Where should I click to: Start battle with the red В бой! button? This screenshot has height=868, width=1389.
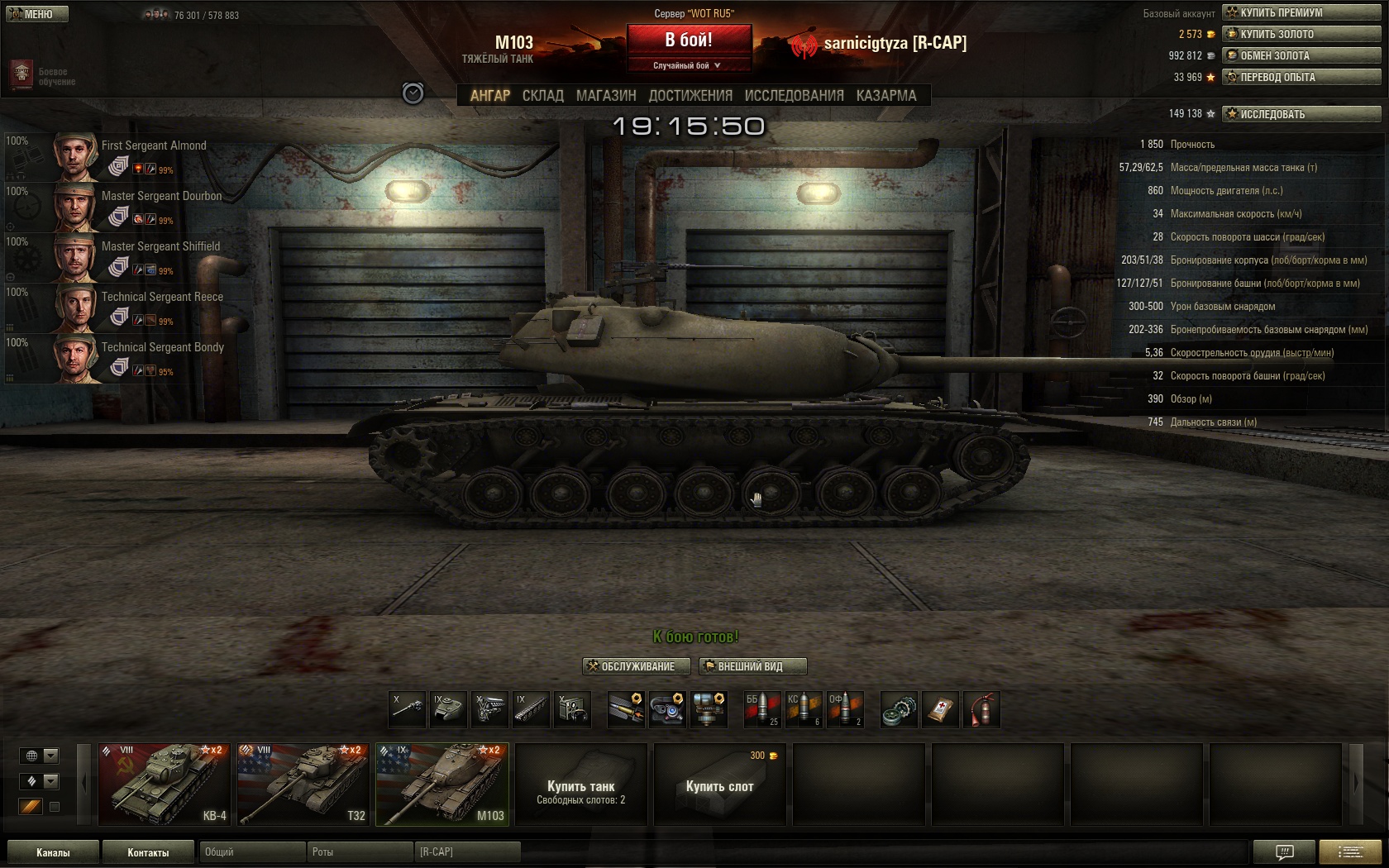pyautogui.click(x=689, y=40)
